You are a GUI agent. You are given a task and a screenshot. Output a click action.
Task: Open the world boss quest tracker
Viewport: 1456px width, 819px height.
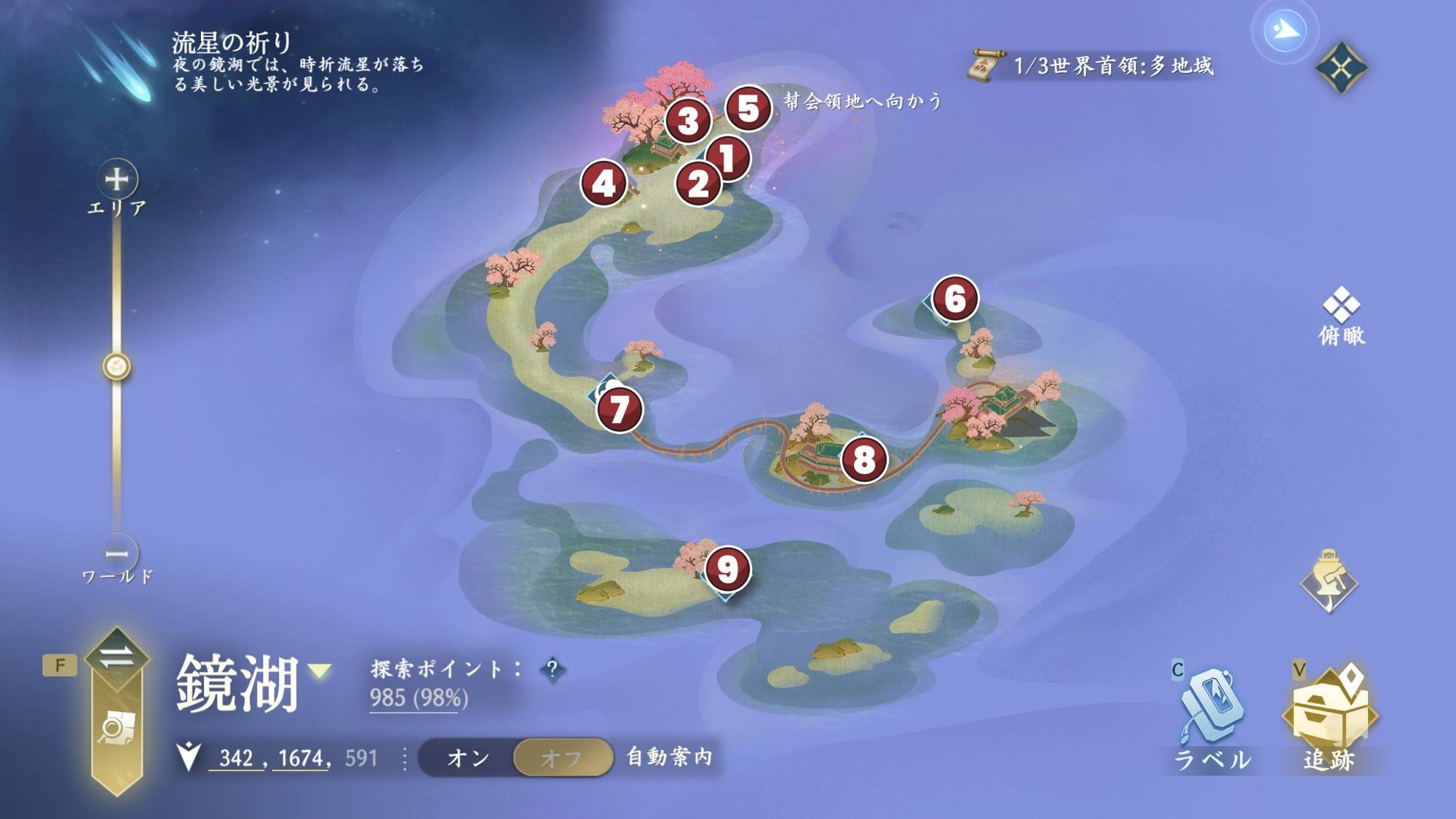pos(1092,66)
